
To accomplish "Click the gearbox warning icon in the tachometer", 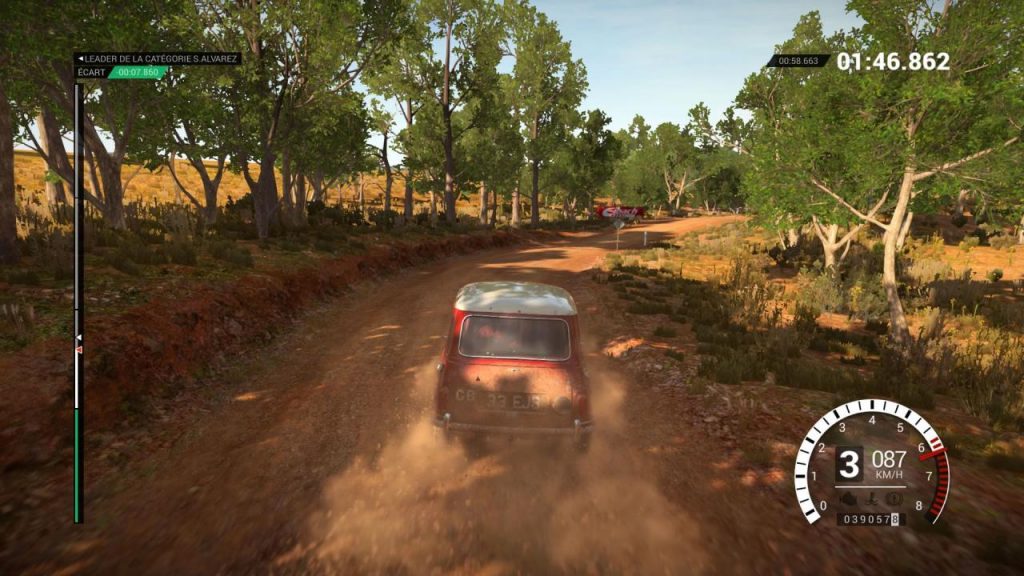I will click(x=870, y=498).
